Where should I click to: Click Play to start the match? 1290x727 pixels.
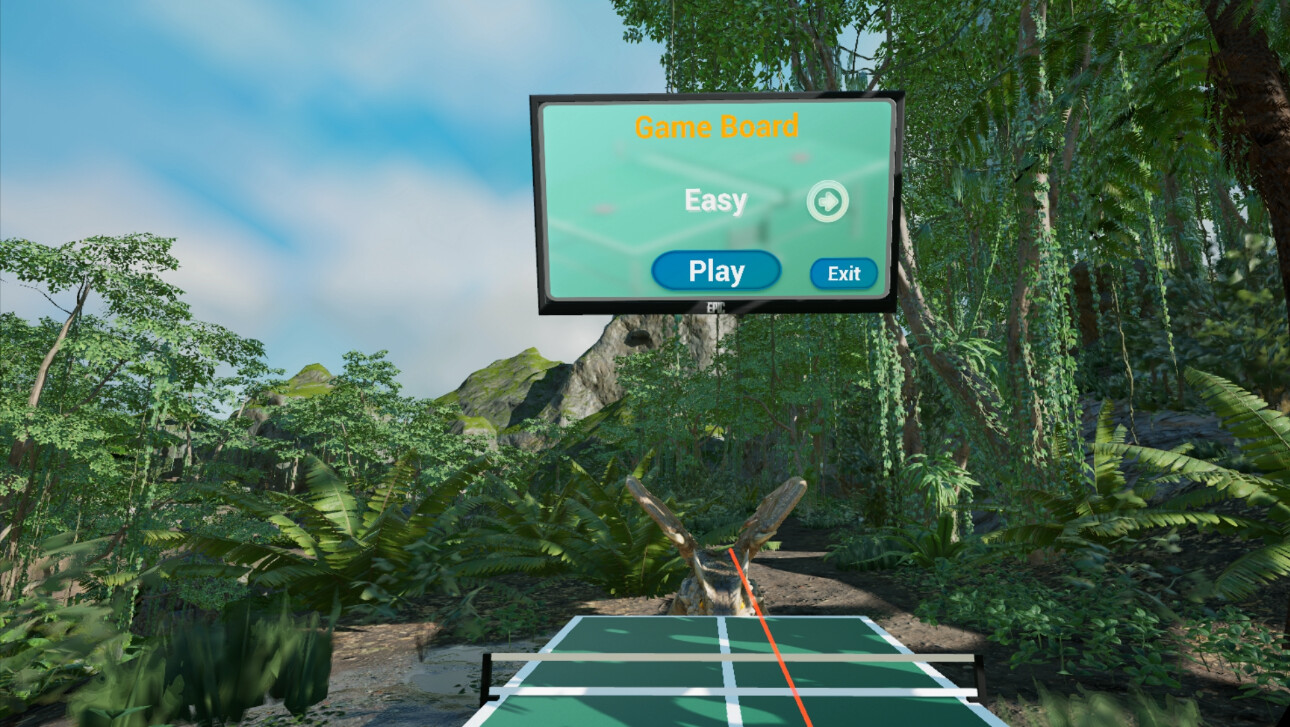tap(715, 269)
